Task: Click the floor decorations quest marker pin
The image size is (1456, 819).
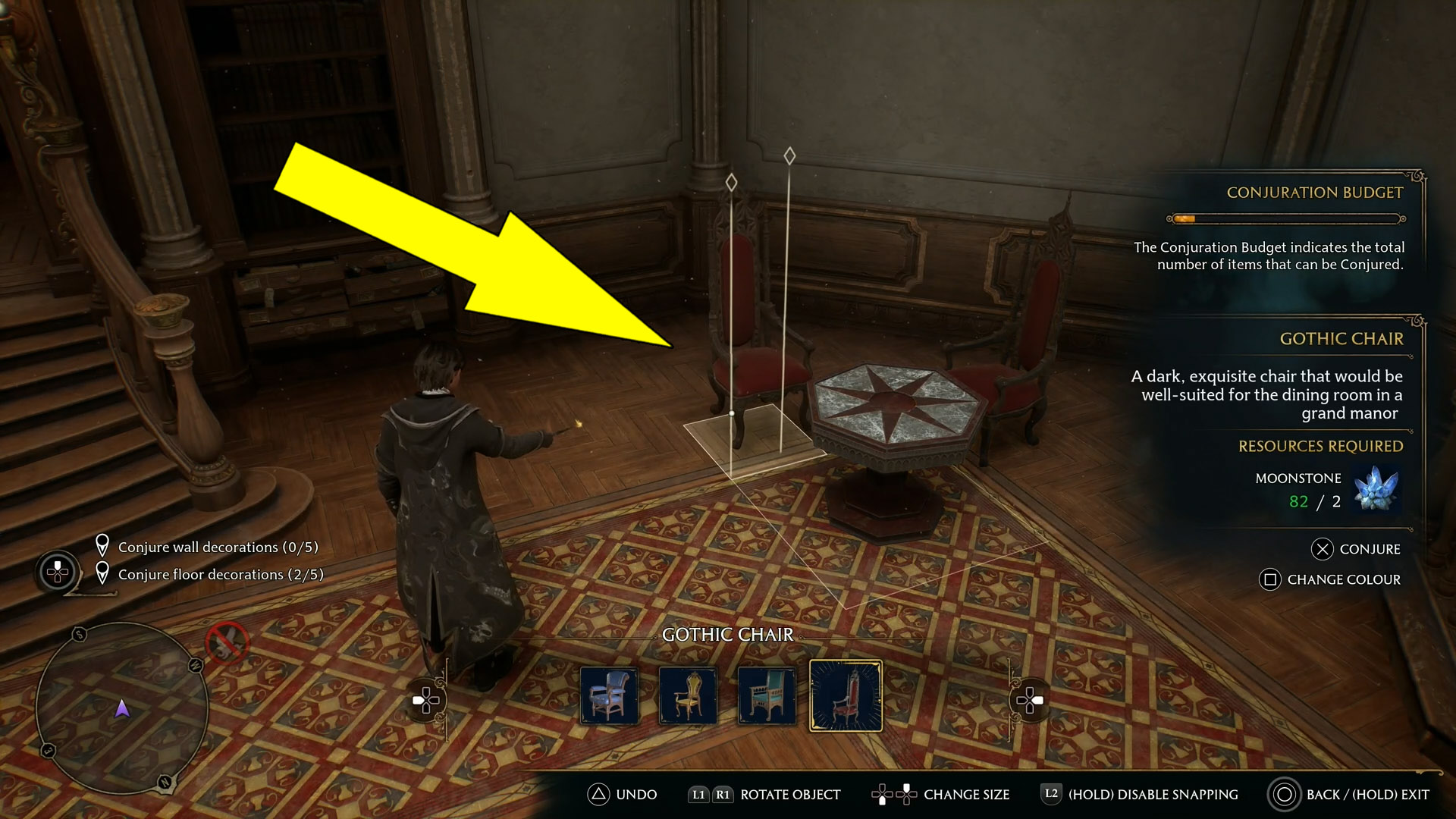Action: 104,572
